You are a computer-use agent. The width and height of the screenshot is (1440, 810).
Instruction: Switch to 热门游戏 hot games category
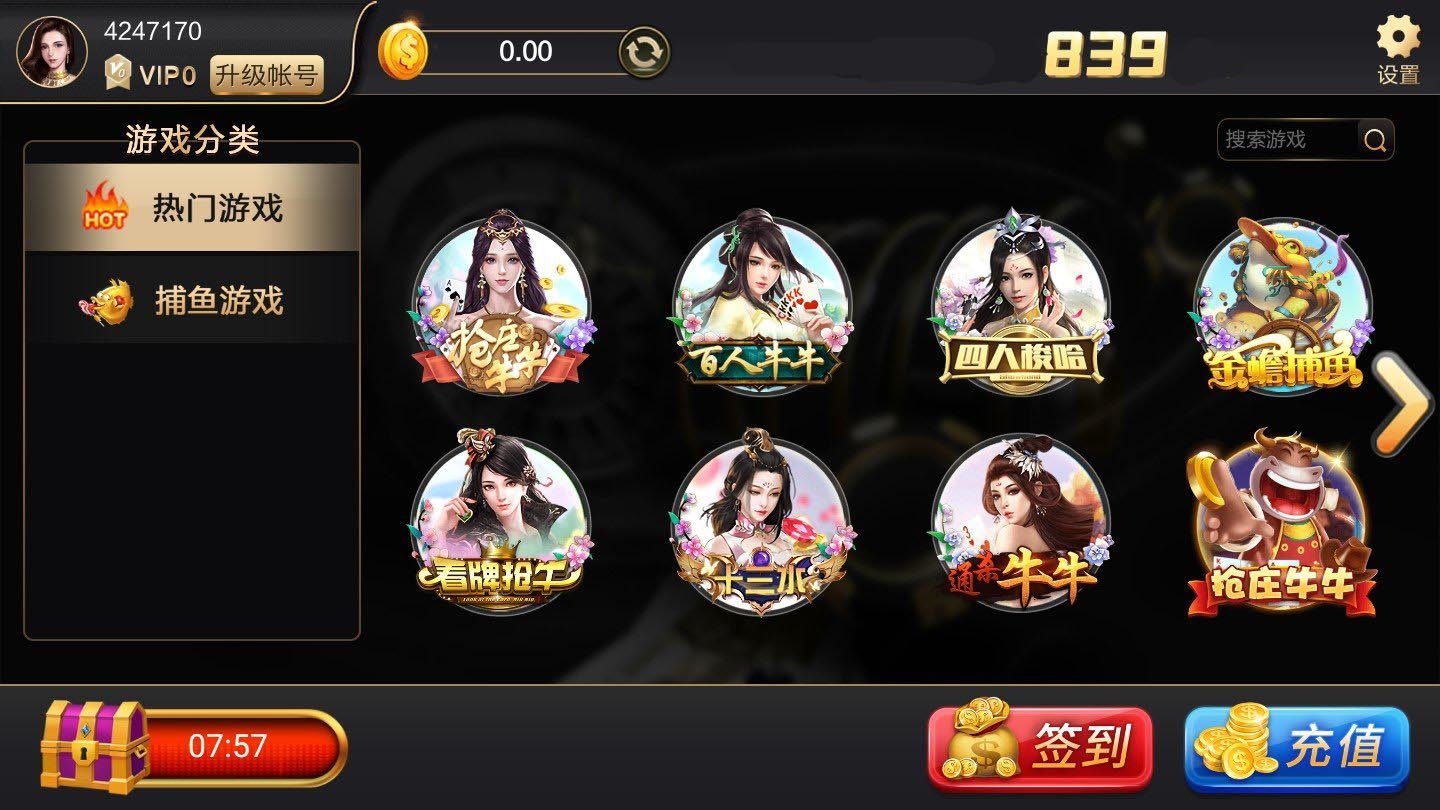point(192,208)
